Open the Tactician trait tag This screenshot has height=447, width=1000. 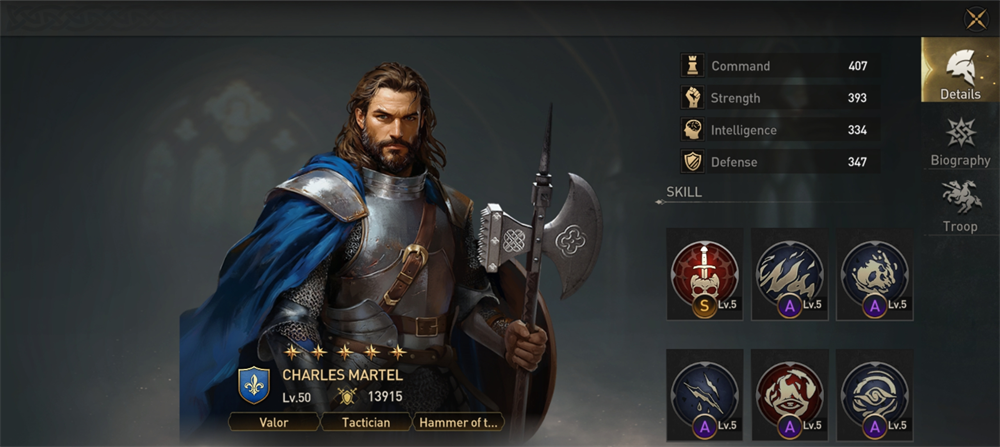pos(364,422)
